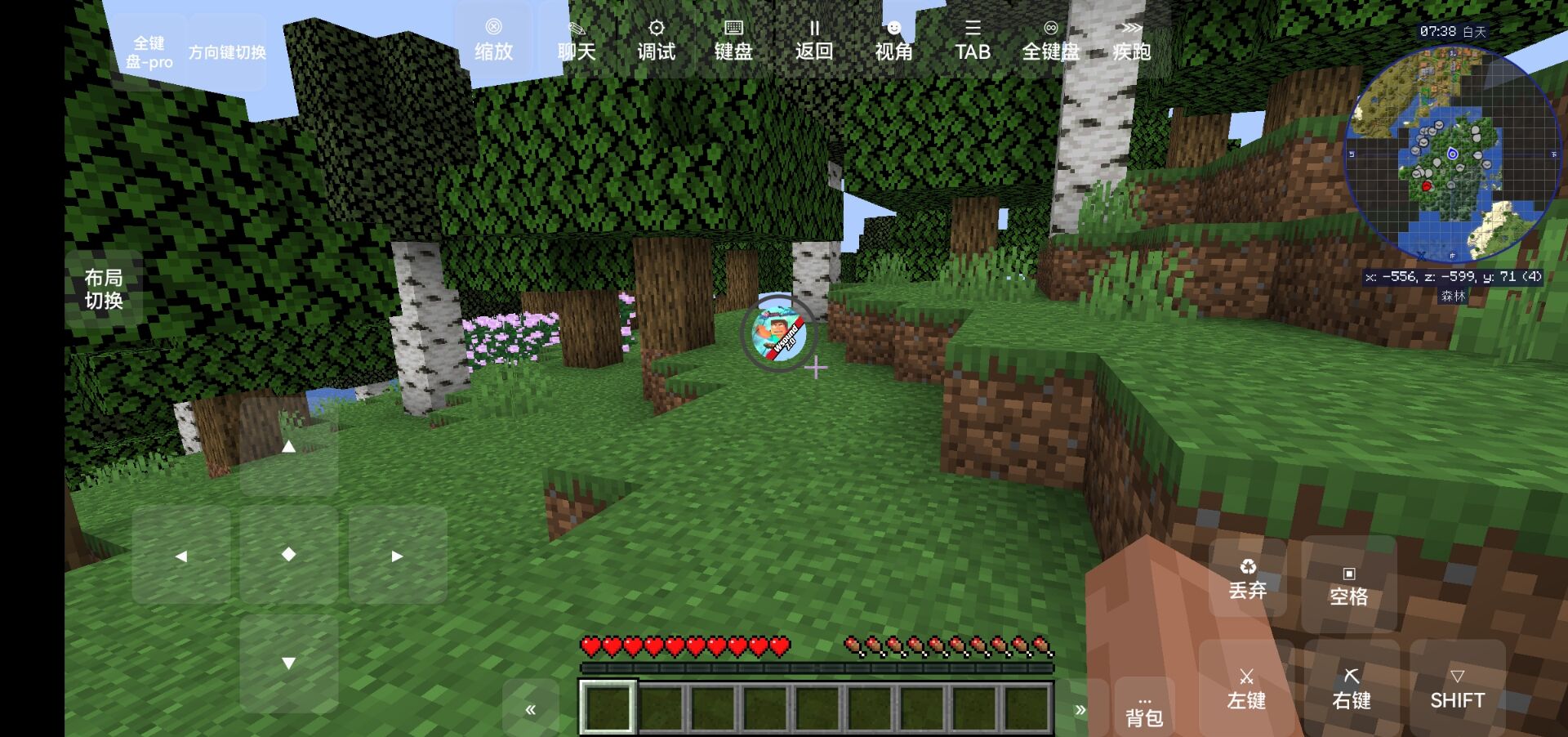Tap the 布局切换 layout switch button
The height and width of the screenshot is (737, 1568).
[104, 289]
